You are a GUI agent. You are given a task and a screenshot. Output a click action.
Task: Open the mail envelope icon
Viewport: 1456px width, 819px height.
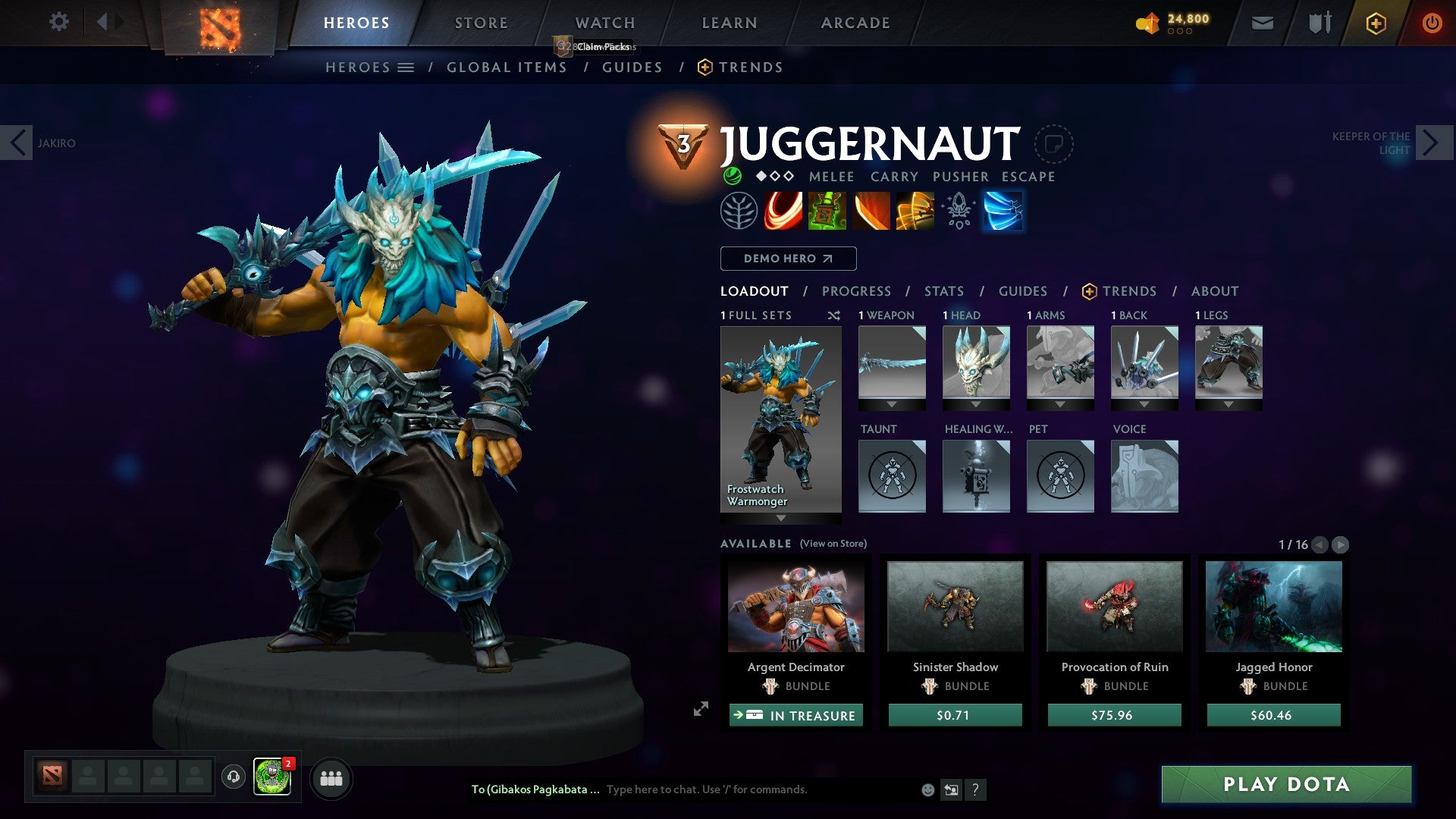point(1263,24)
